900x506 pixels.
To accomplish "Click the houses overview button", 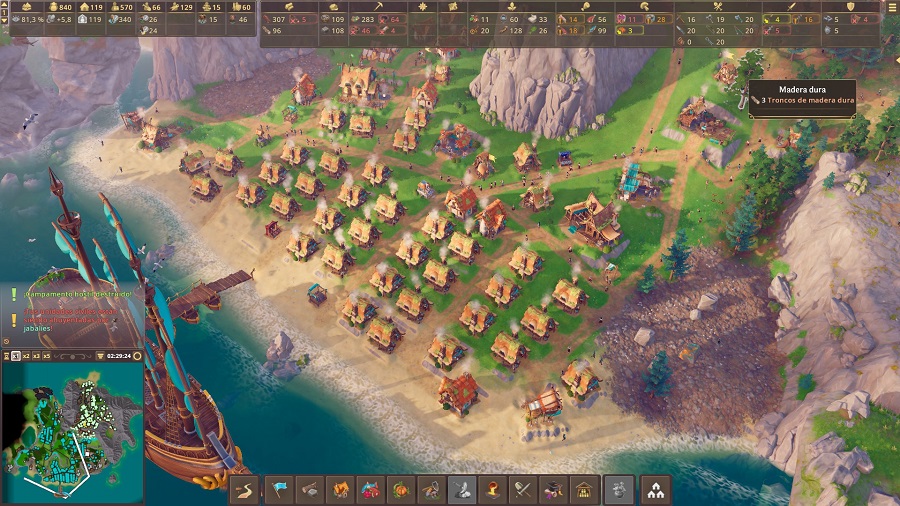I will [655, 489].
